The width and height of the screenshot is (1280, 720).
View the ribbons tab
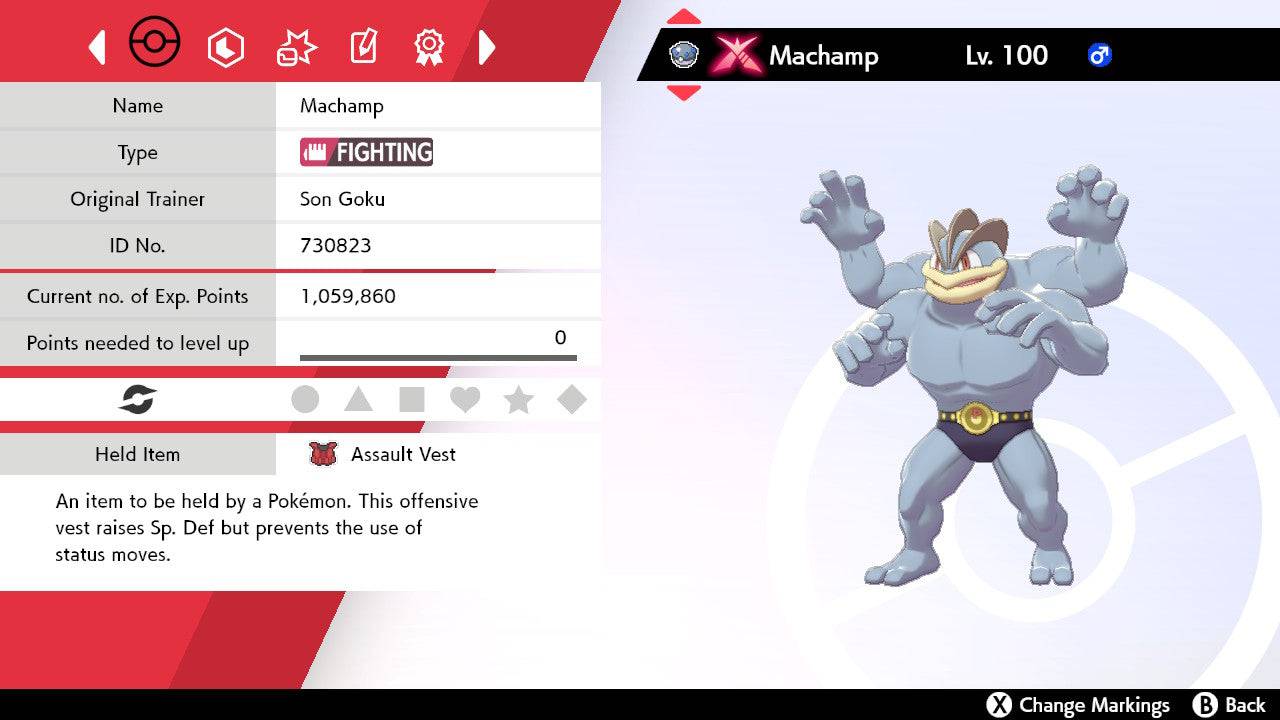(429, 46)
